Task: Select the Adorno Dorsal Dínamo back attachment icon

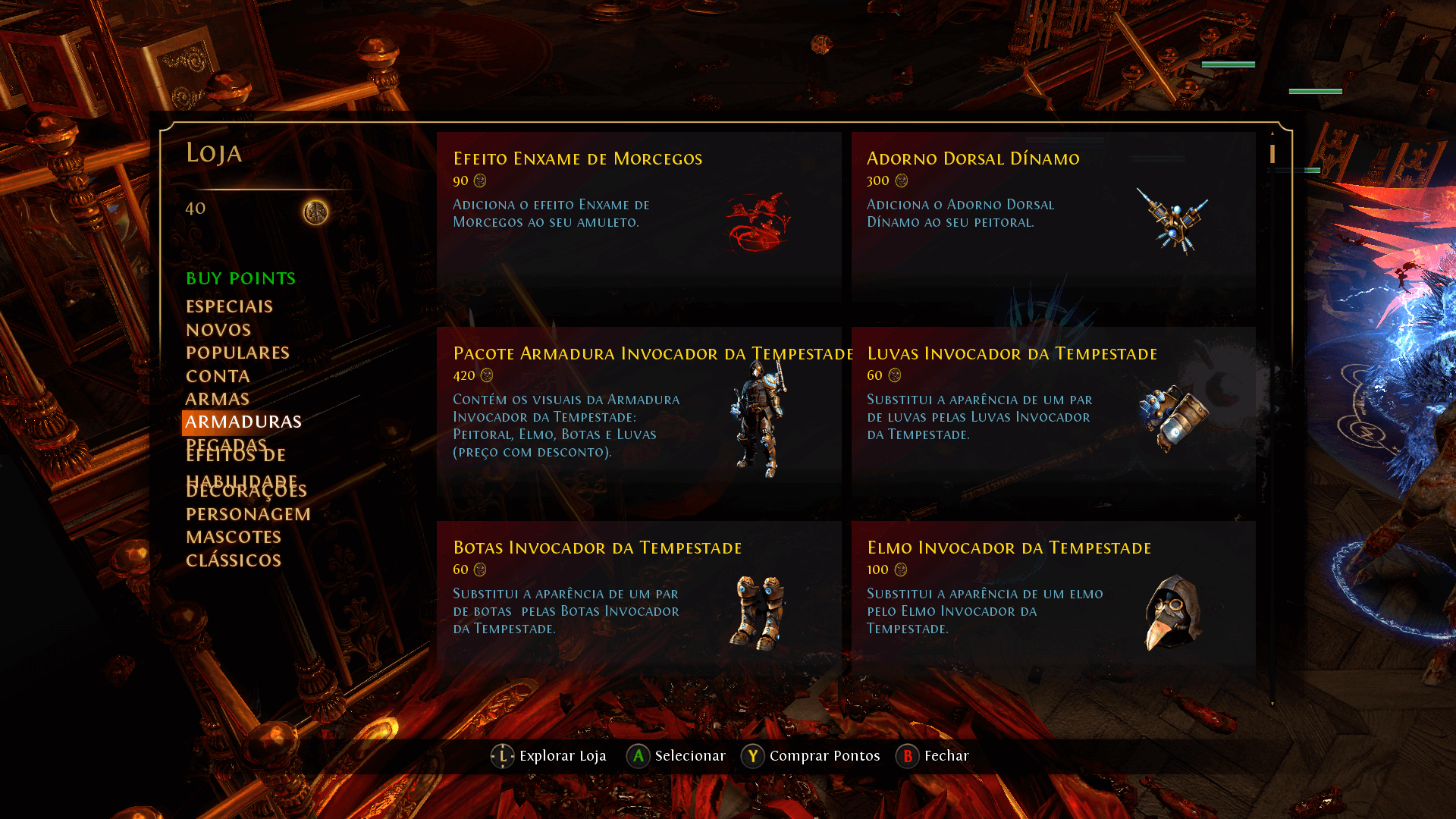Action: click(1173, 220)
